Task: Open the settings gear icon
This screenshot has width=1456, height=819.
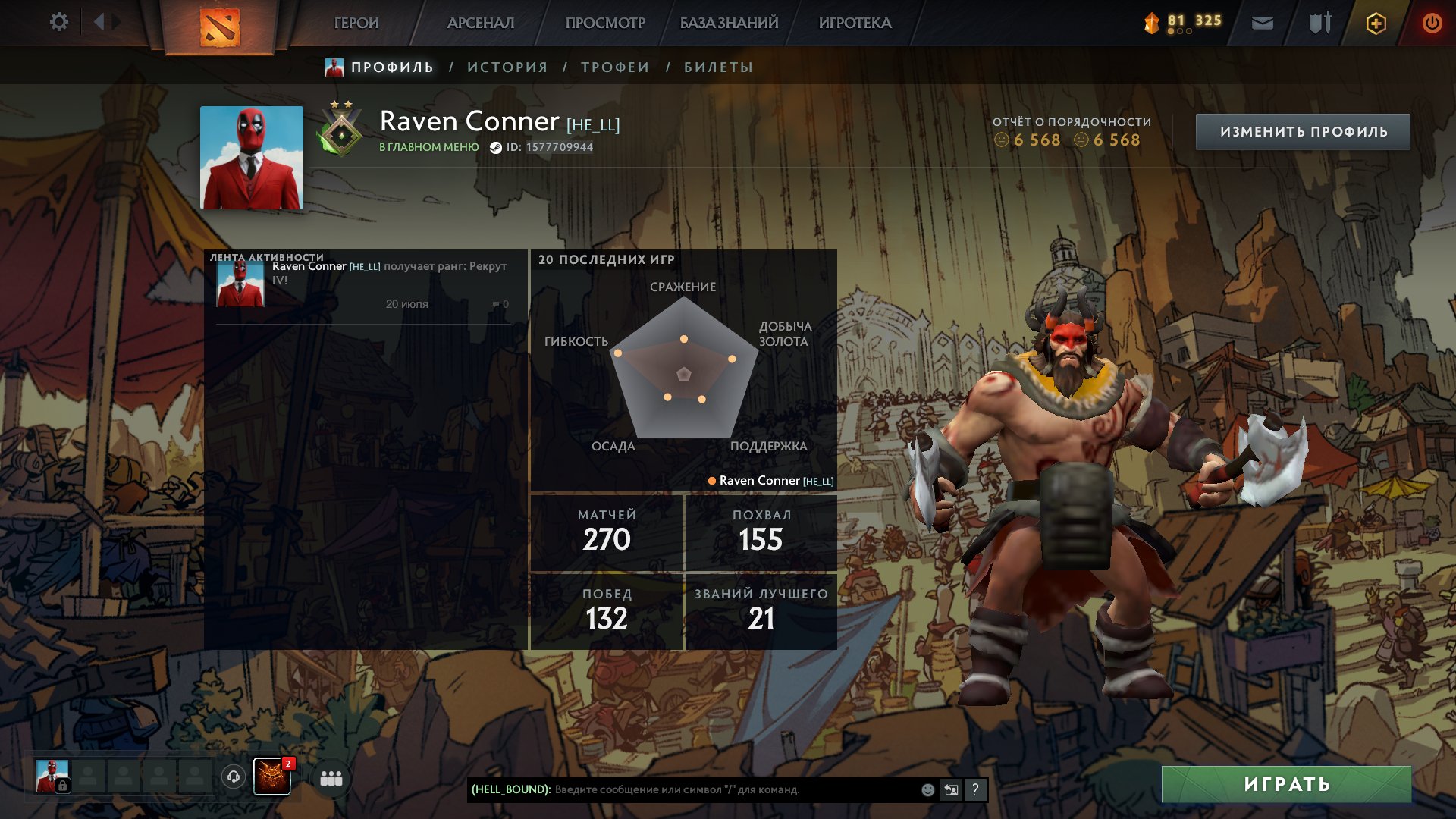Action: (x=58, y=22)
